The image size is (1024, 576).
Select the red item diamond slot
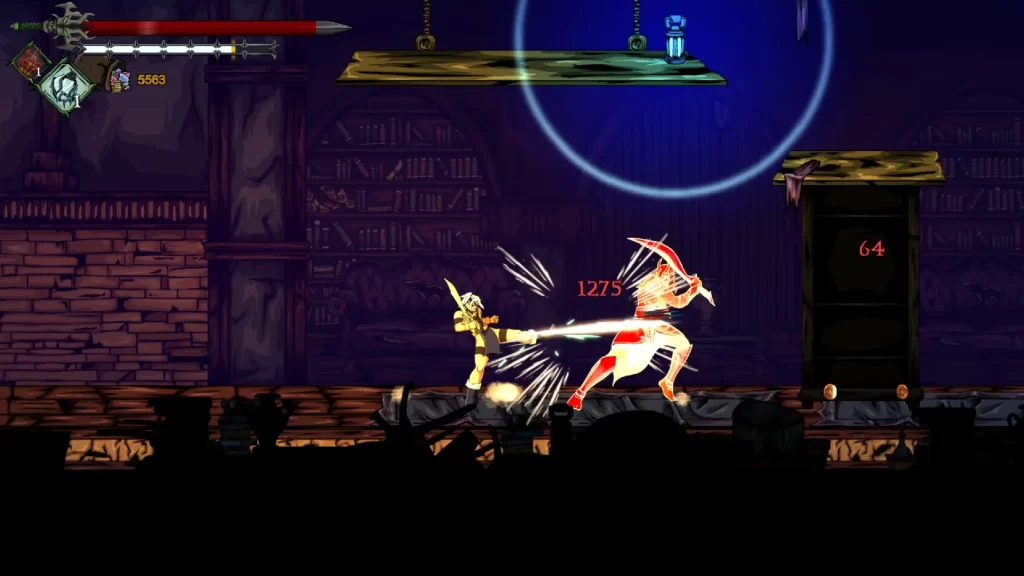30,60
